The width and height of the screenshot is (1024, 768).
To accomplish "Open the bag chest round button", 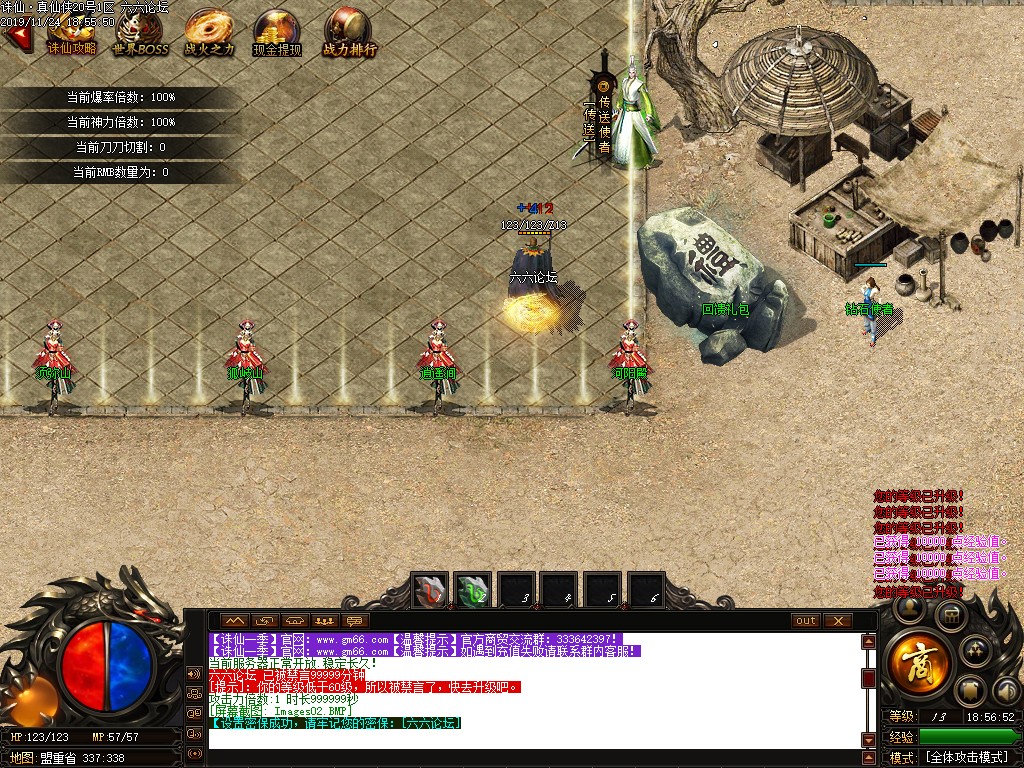I will tap(950, 617).
